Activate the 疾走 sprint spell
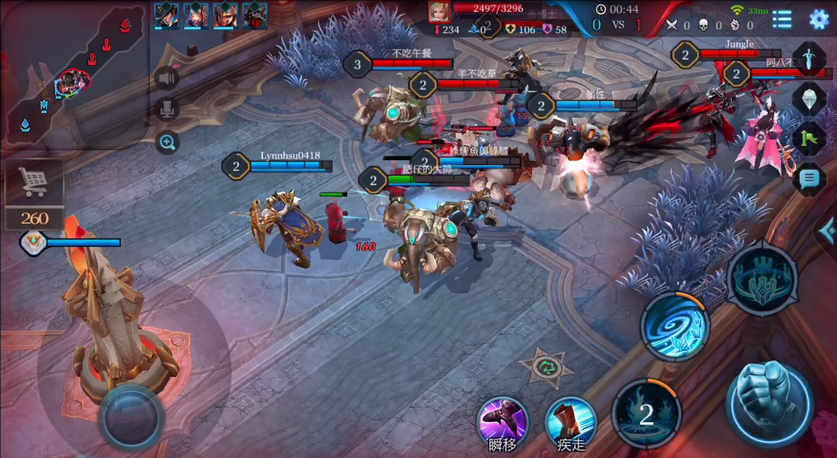The width and height of the screenshot is (837, 458). pos(570,420)
